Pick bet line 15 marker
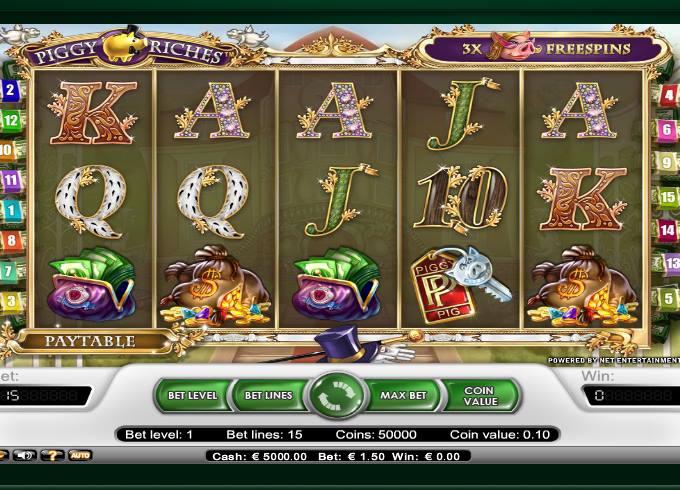The height and width of the screenshot is (490, 680). (668, 197)
